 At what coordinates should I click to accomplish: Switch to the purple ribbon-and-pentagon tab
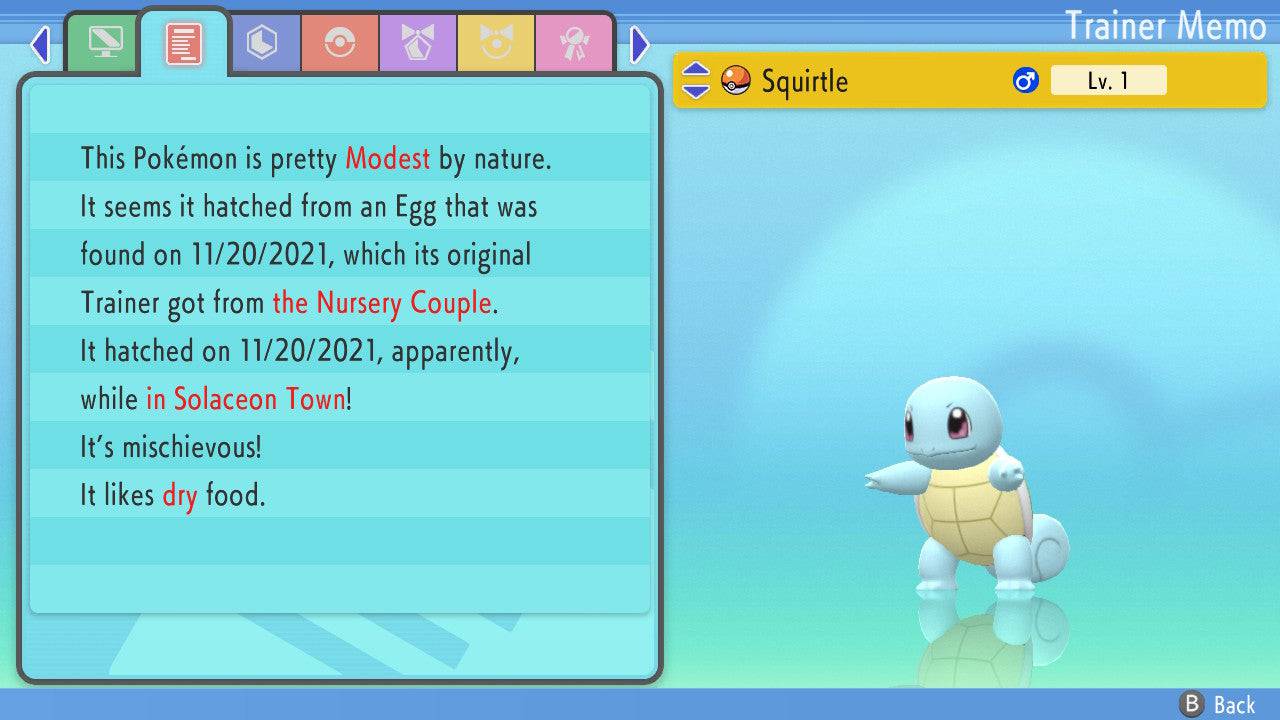point(418,43)
